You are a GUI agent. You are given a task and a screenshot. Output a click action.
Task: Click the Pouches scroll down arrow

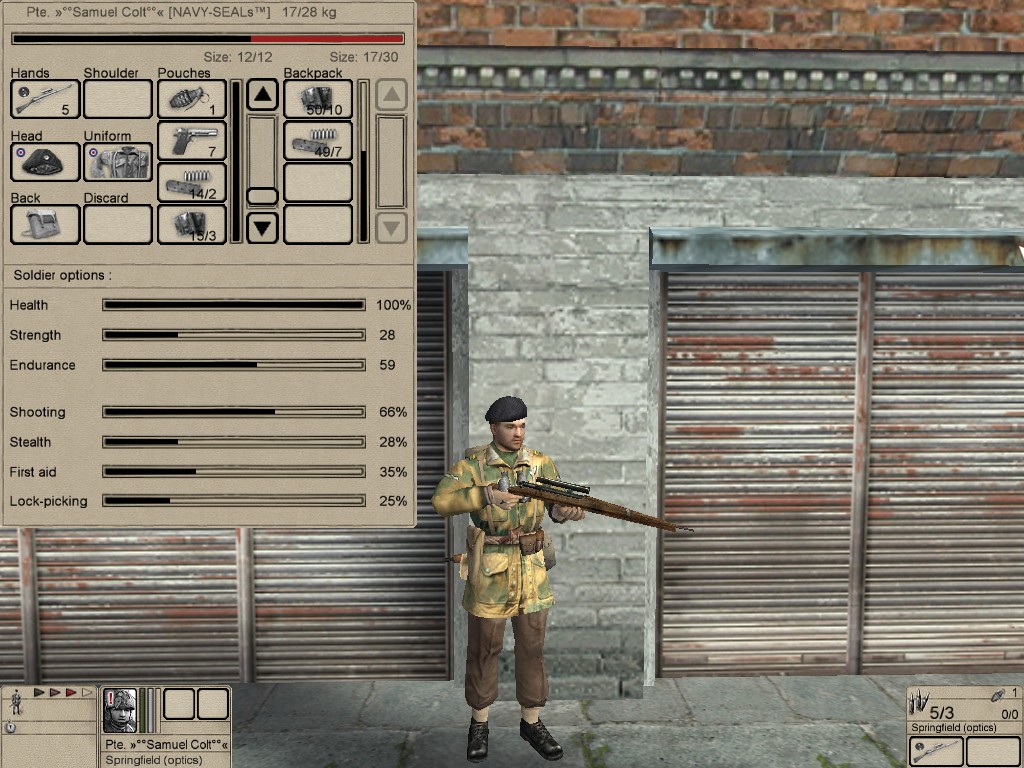[x=262, y=228]
